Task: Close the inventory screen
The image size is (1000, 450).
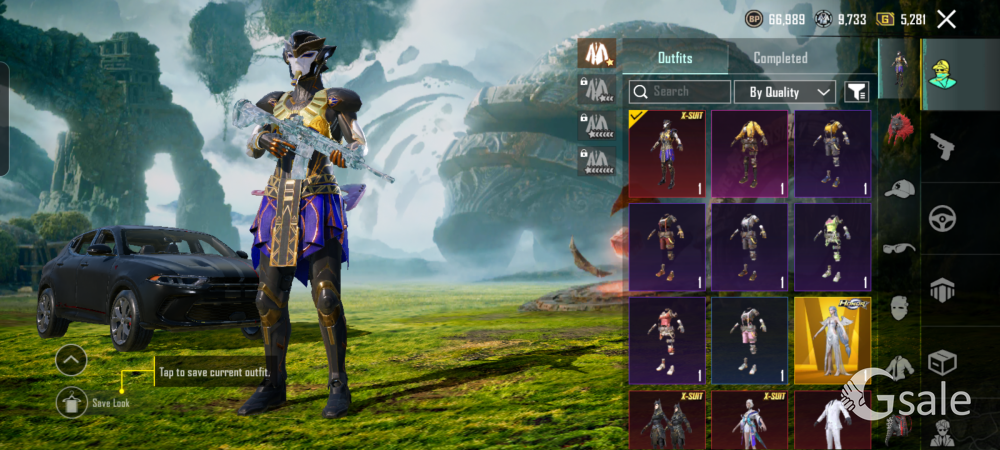Action: click(x=946, y=19)
